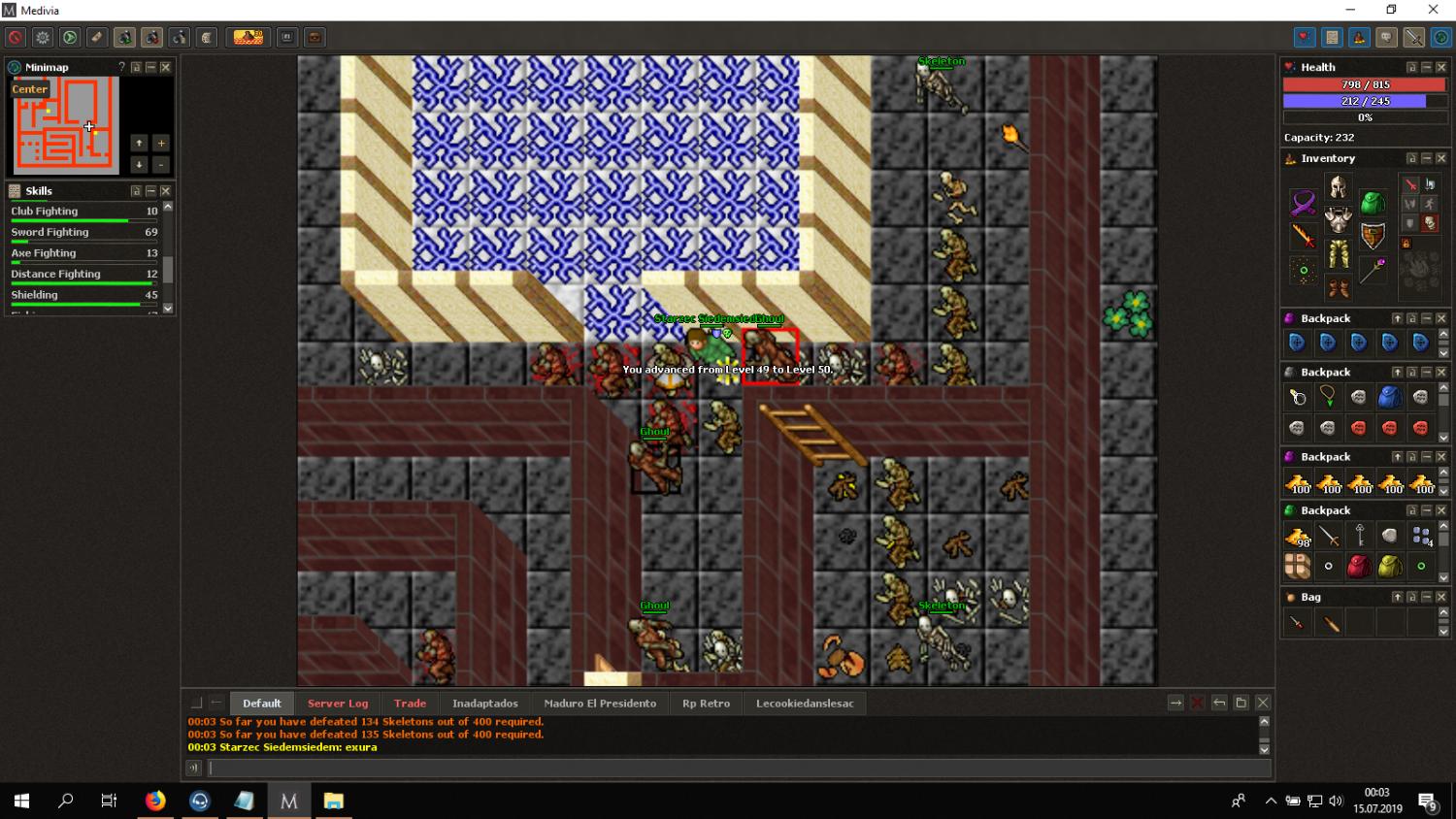Image resolution: width=1456 pixels, height=819 pixels.
Task: Open settings via the gear toolbar icon
Action: (x=43, y=38)
